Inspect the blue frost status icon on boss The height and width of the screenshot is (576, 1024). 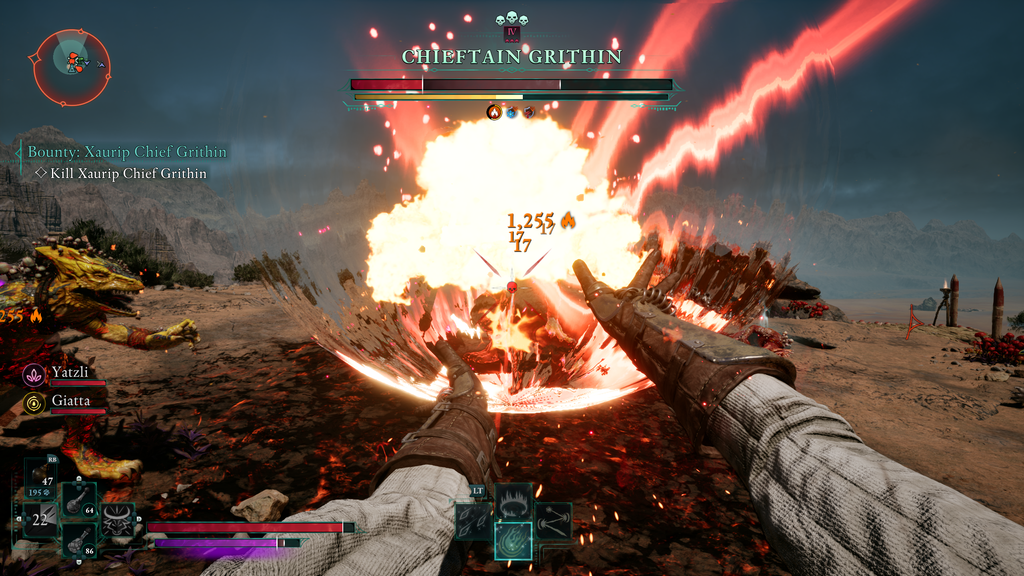tap(511, 112)
